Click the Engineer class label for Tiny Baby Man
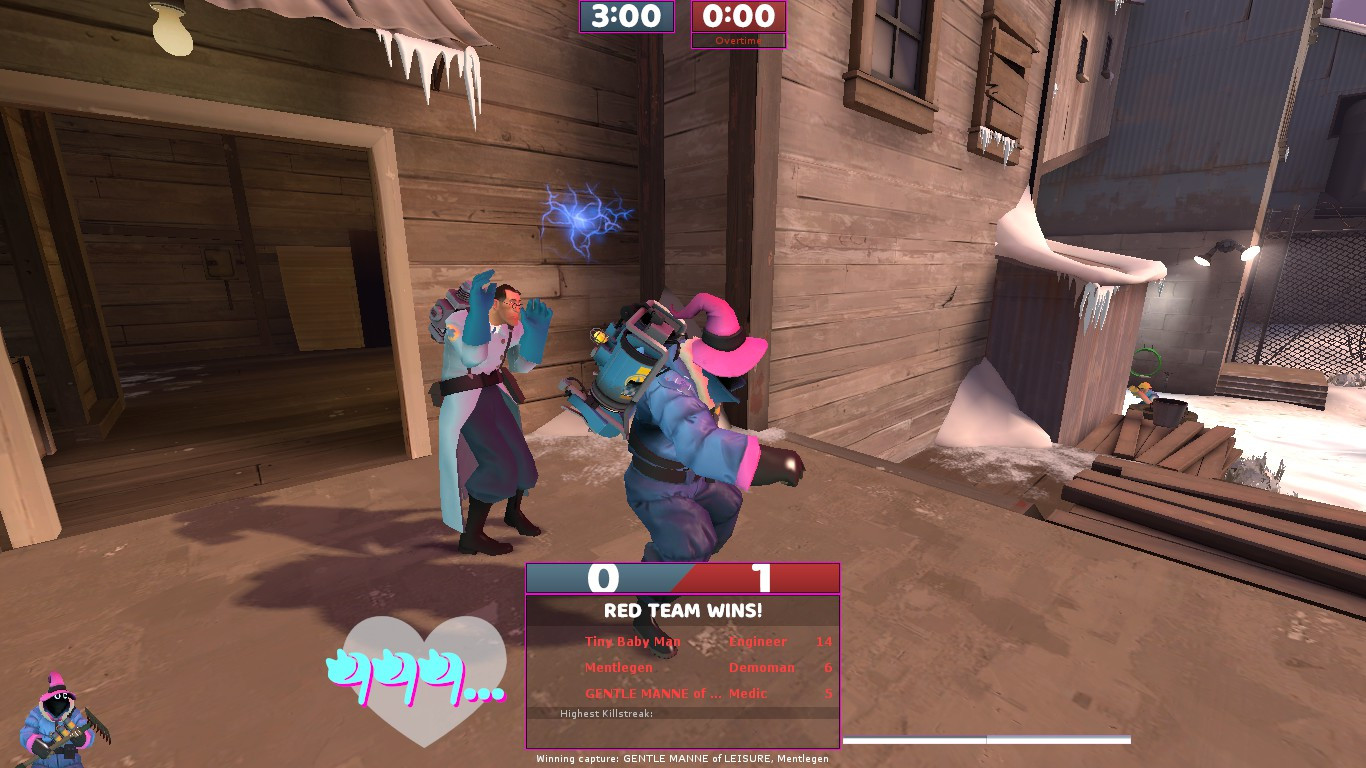This screenshot has height=768, width=1366. point(759,641)
